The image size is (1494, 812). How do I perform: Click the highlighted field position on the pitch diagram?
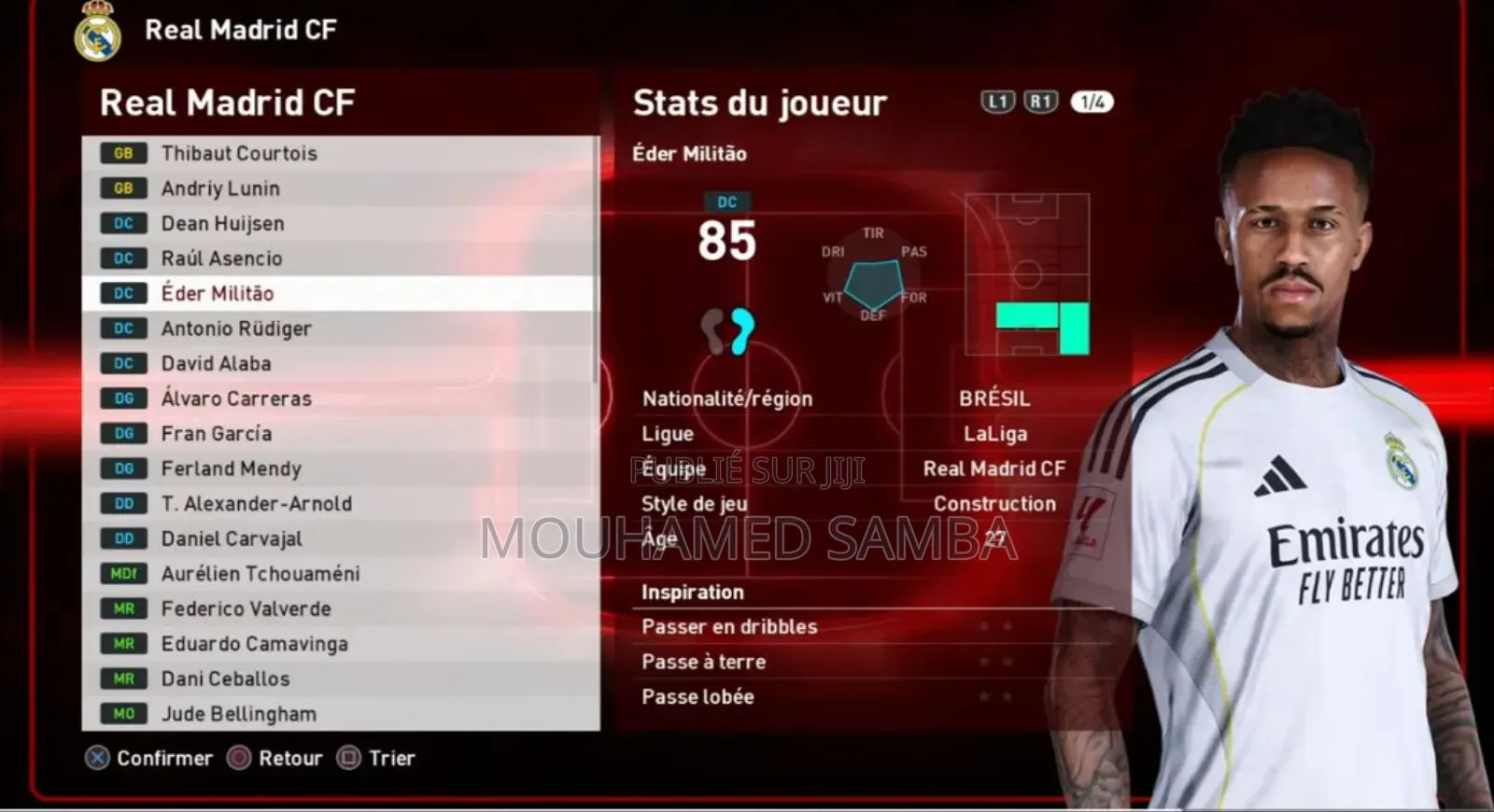tap(1025, 315)
